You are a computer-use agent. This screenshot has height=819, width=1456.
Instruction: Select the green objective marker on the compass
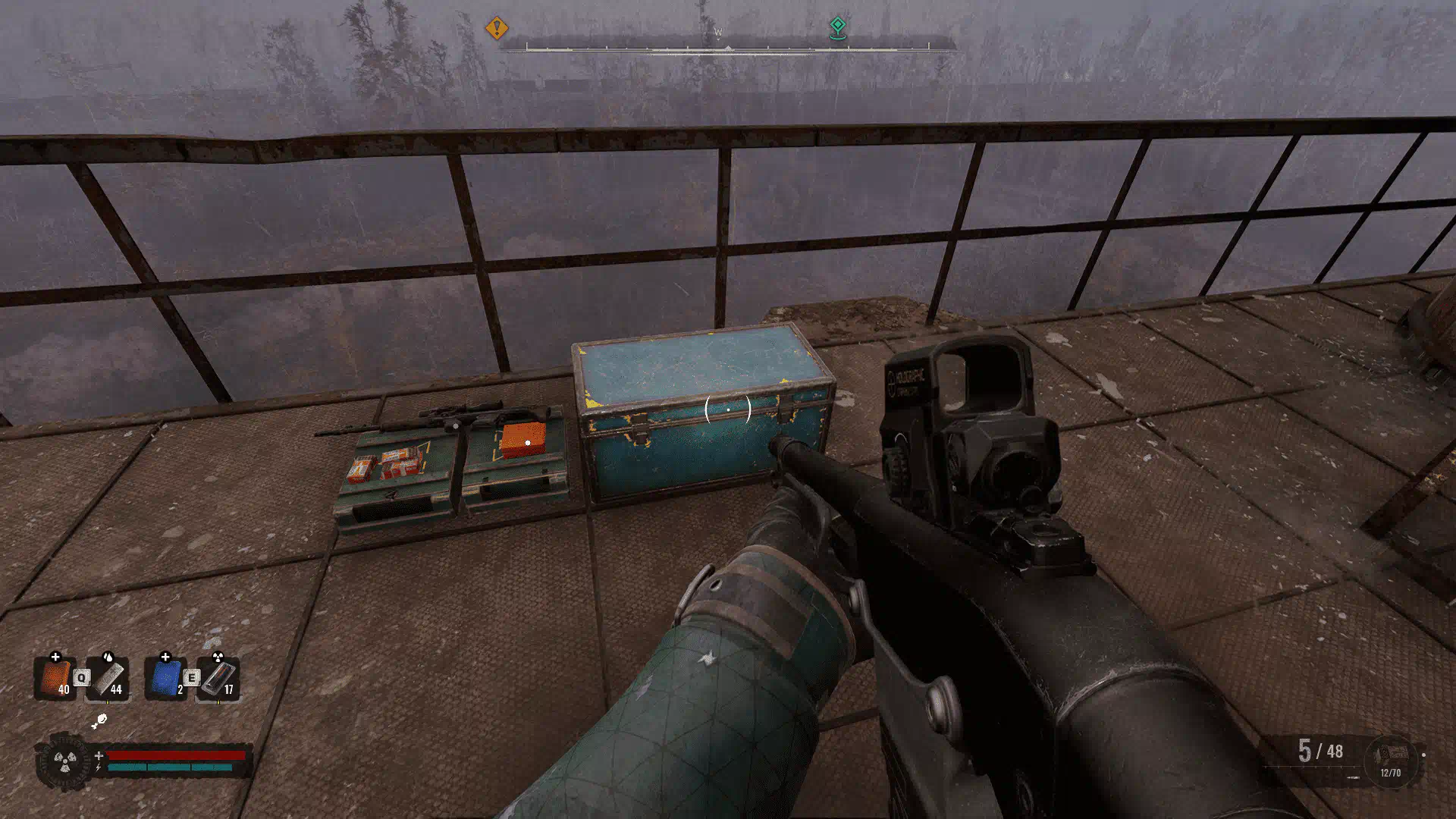click(x=837, y=27)
